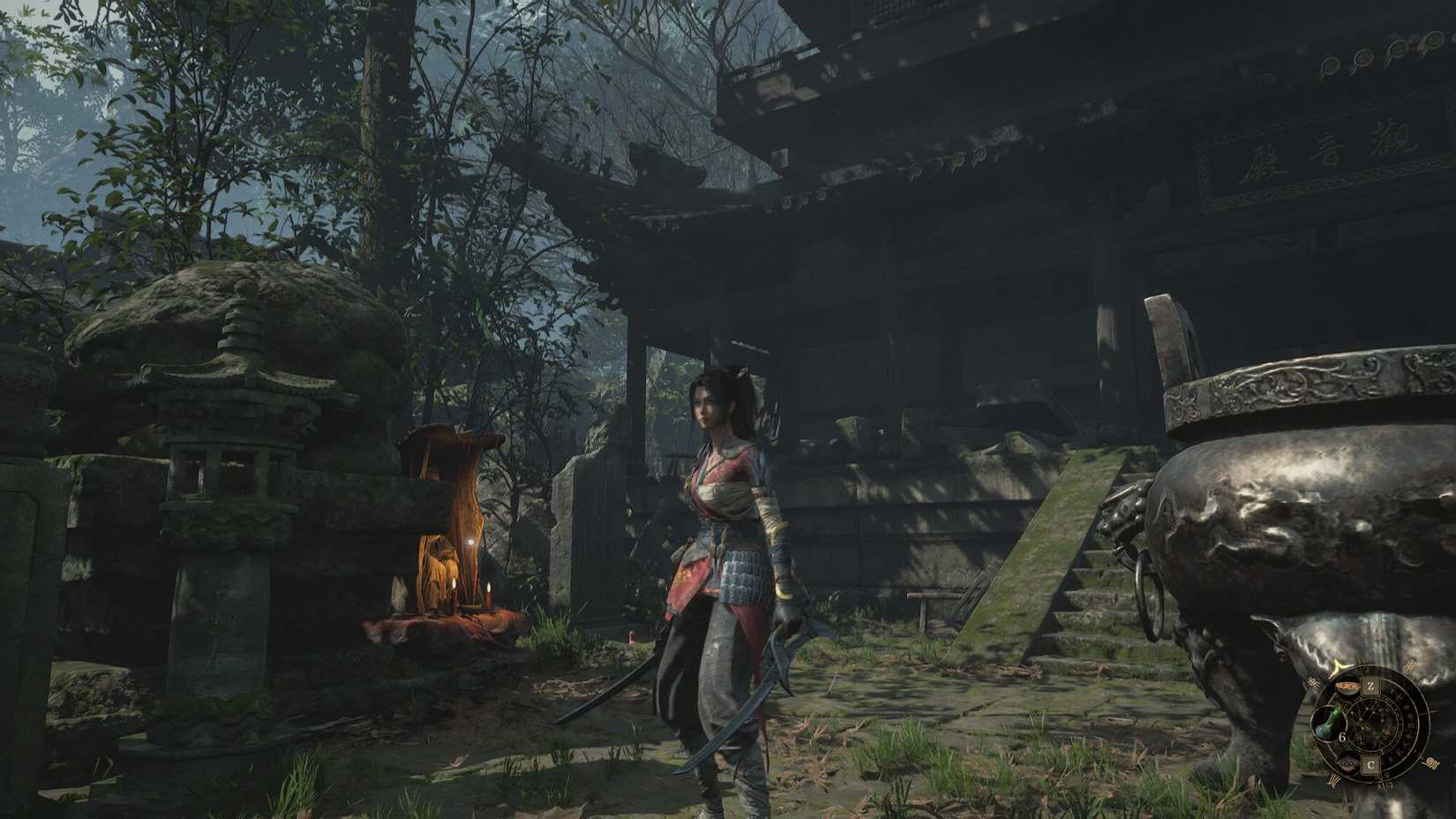Select the green gourd flask on the item wheel
Image resolution: width=1456 pixels, height=819 pixels.
(1329, 724)
